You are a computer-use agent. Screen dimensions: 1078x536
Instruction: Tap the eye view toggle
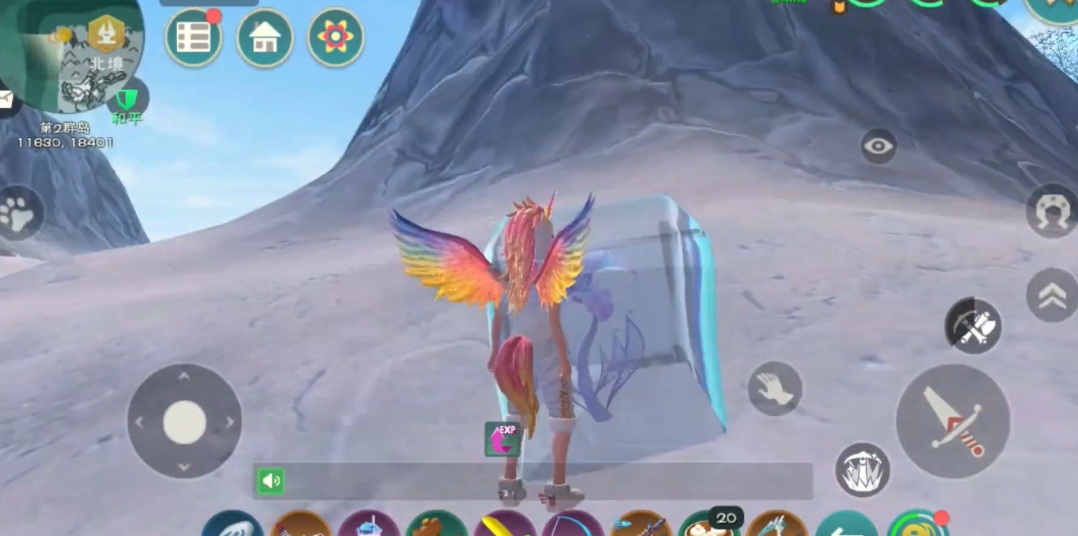tap(879, 147)
